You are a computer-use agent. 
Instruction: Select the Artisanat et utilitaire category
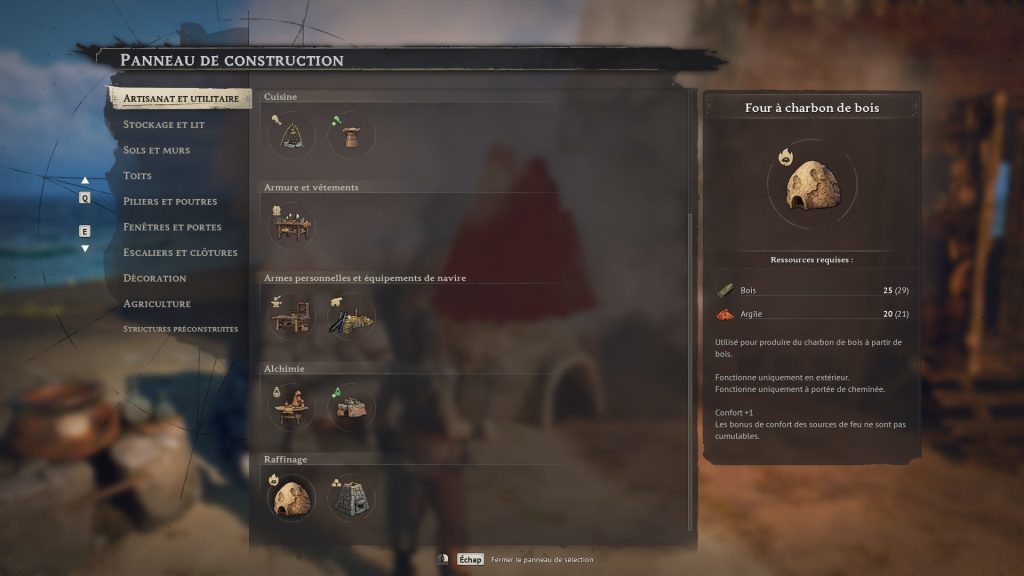(x=180, y=99)
